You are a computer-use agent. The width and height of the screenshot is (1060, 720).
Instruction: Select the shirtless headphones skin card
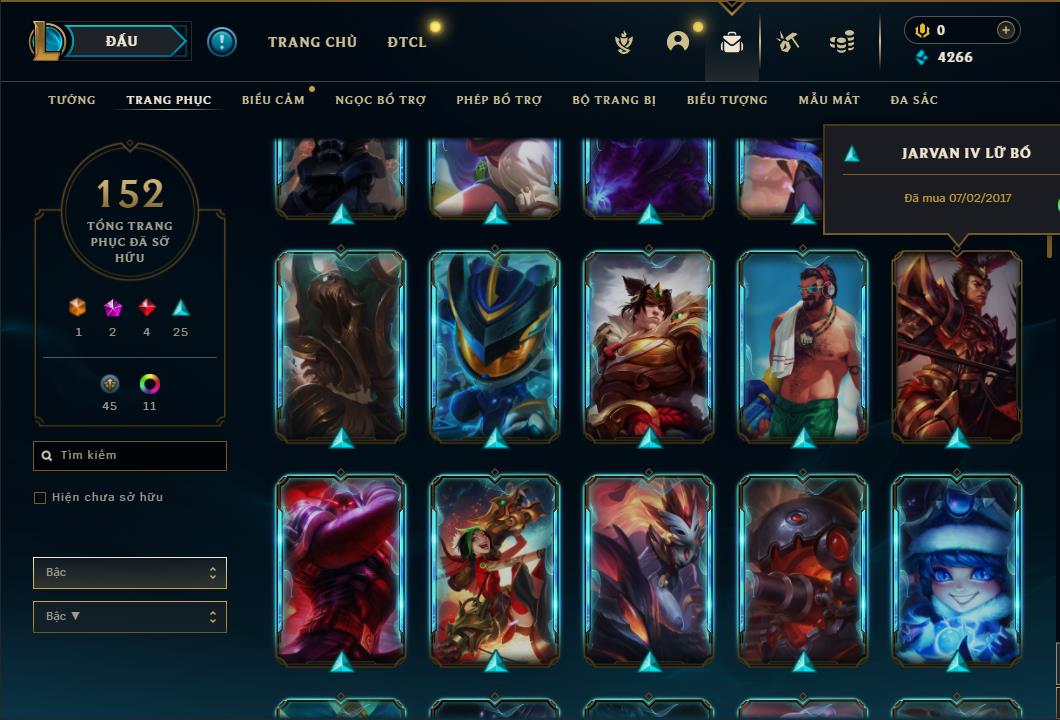pos(803,345)
